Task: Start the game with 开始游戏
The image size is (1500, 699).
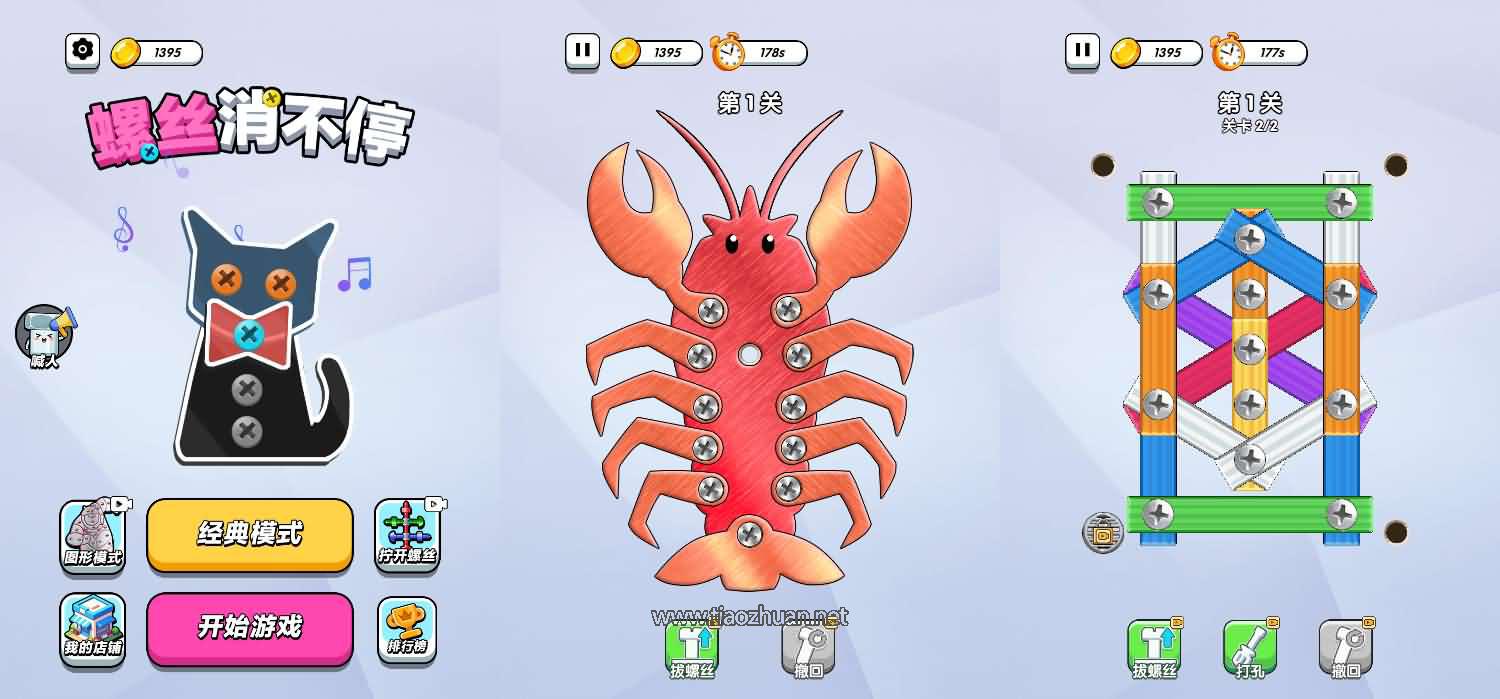Action: point(250,628)
